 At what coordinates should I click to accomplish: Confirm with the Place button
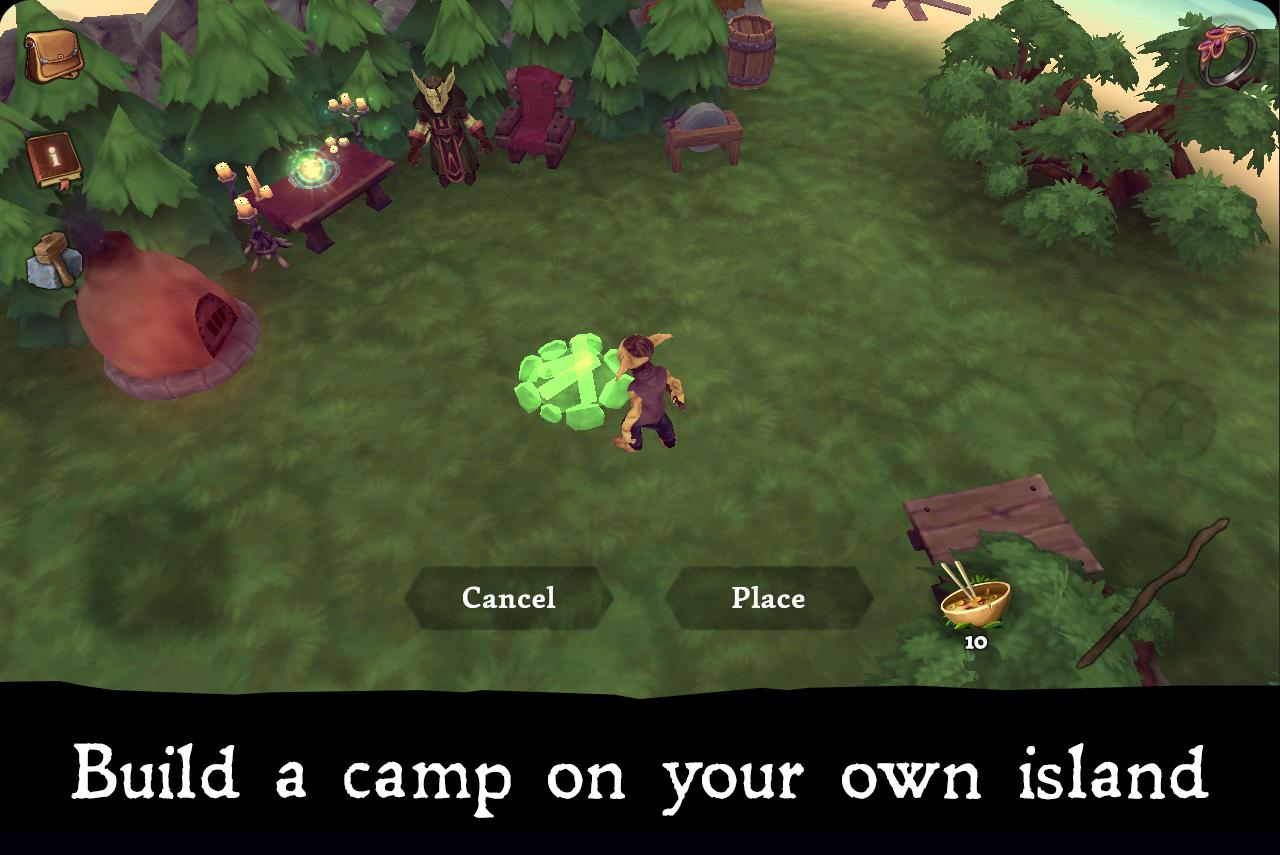click(x=768, y=598)
